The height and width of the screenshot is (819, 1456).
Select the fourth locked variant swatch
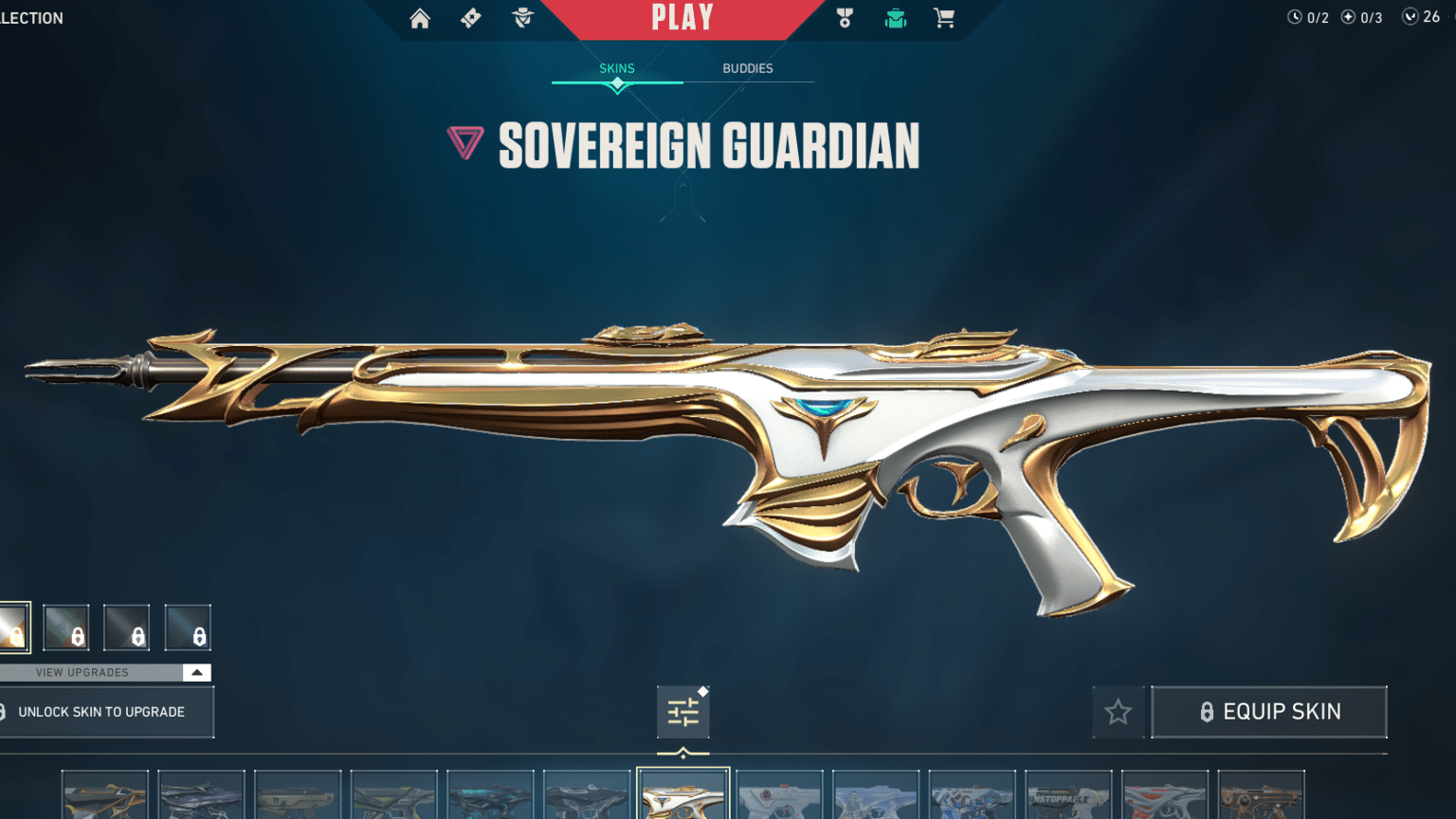[x=190, y=628]
